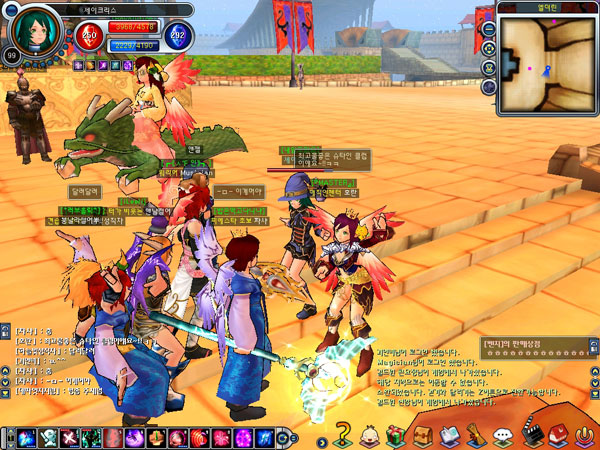Open the green gift box menu
Image resolution: width=600 pixels, height=450 pixels.
(x=395, y=435)
